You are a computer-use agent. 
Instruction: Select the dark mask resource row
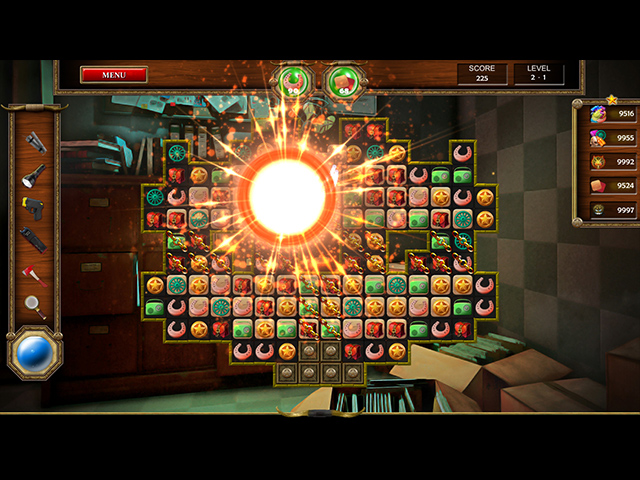606,209
